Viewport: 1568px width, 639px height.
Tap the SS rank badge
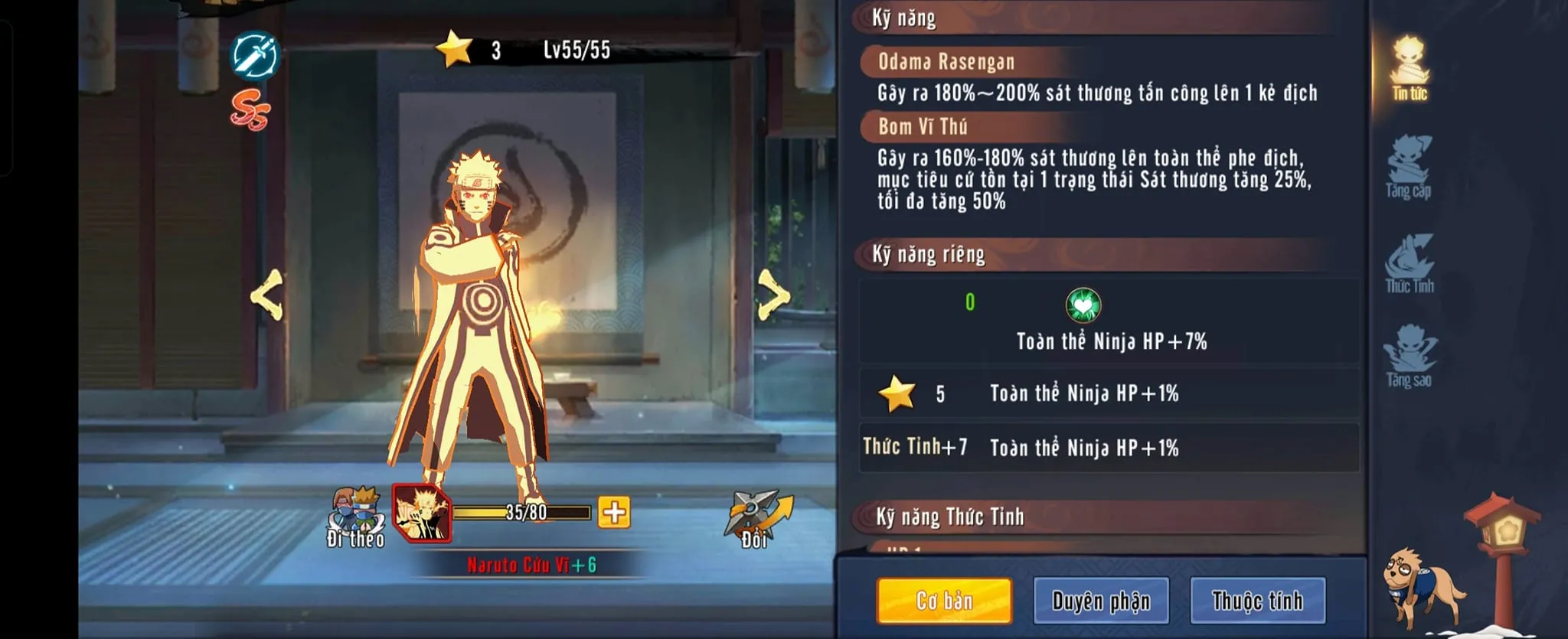point(250,112)
